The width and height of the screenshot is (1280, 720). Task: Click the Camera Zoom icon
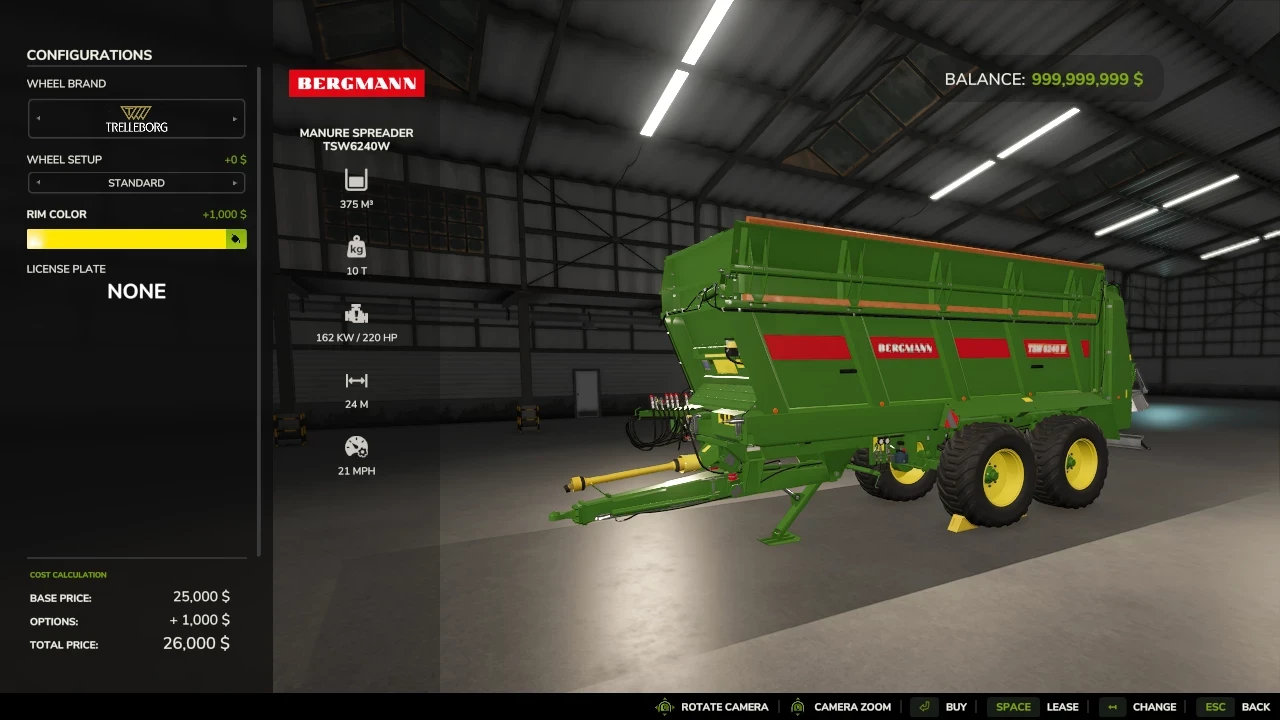797,706
